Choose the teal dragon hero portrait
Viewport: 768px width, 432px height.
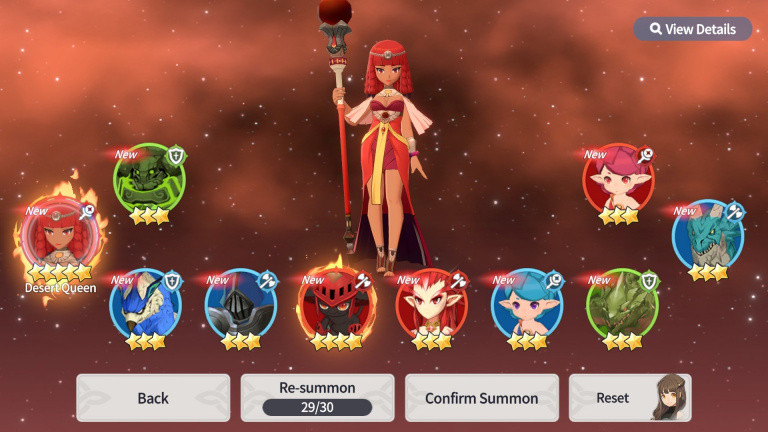click(x=707, y=235)
